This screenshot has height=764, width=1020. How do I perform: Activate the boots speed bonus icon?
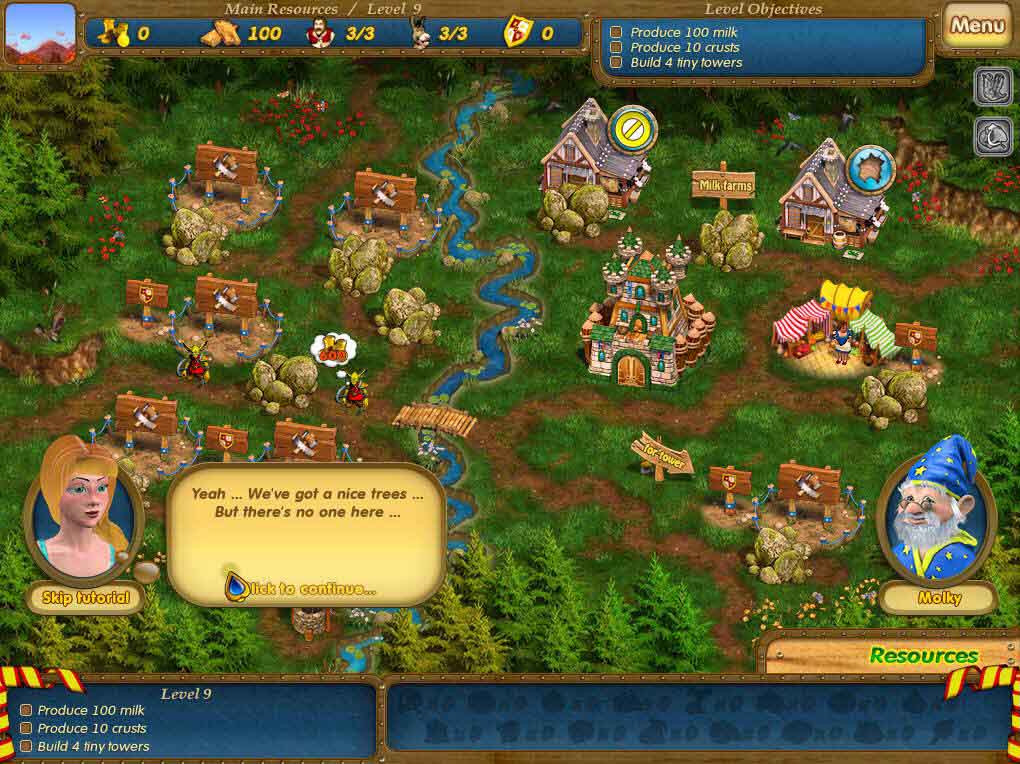993,87
